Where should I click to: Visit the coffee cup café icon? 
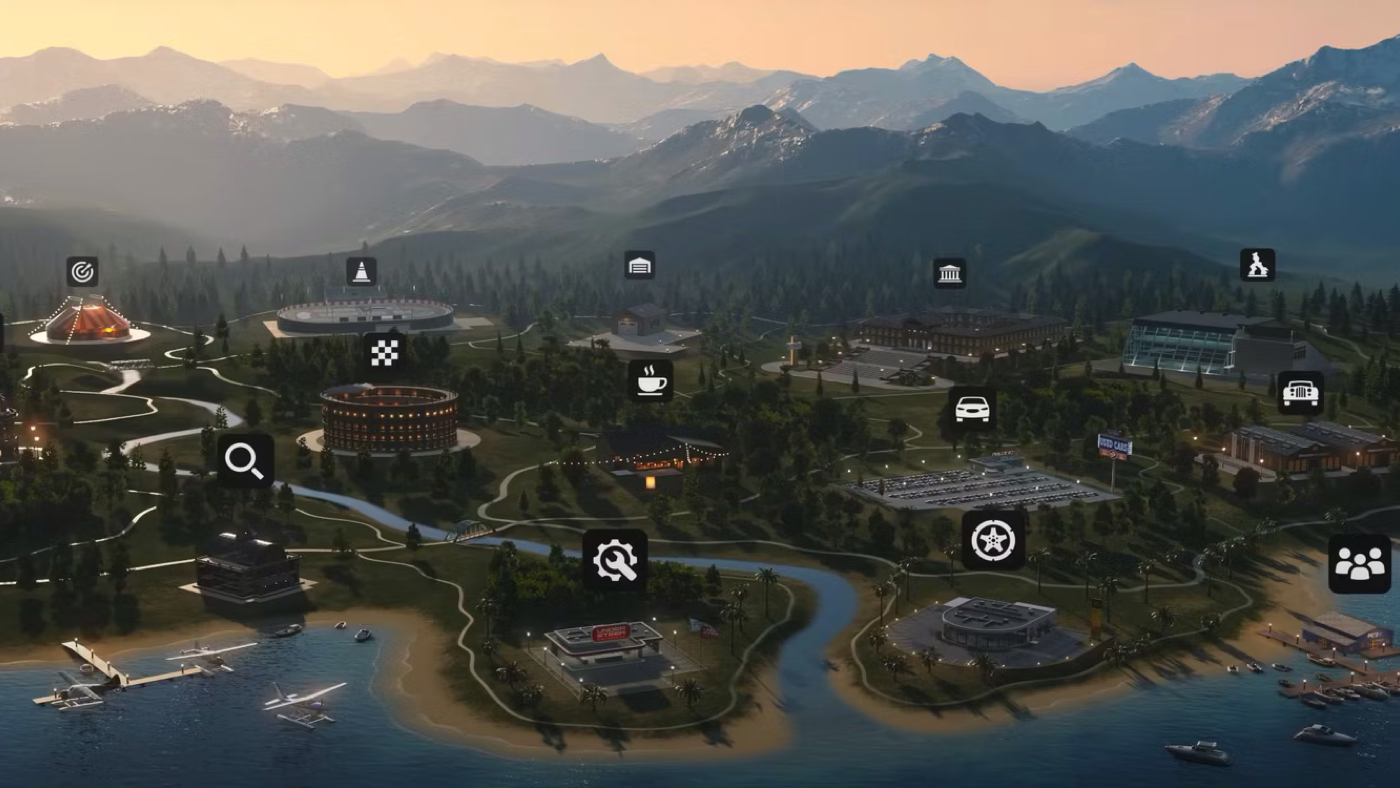tap(650, 380)
